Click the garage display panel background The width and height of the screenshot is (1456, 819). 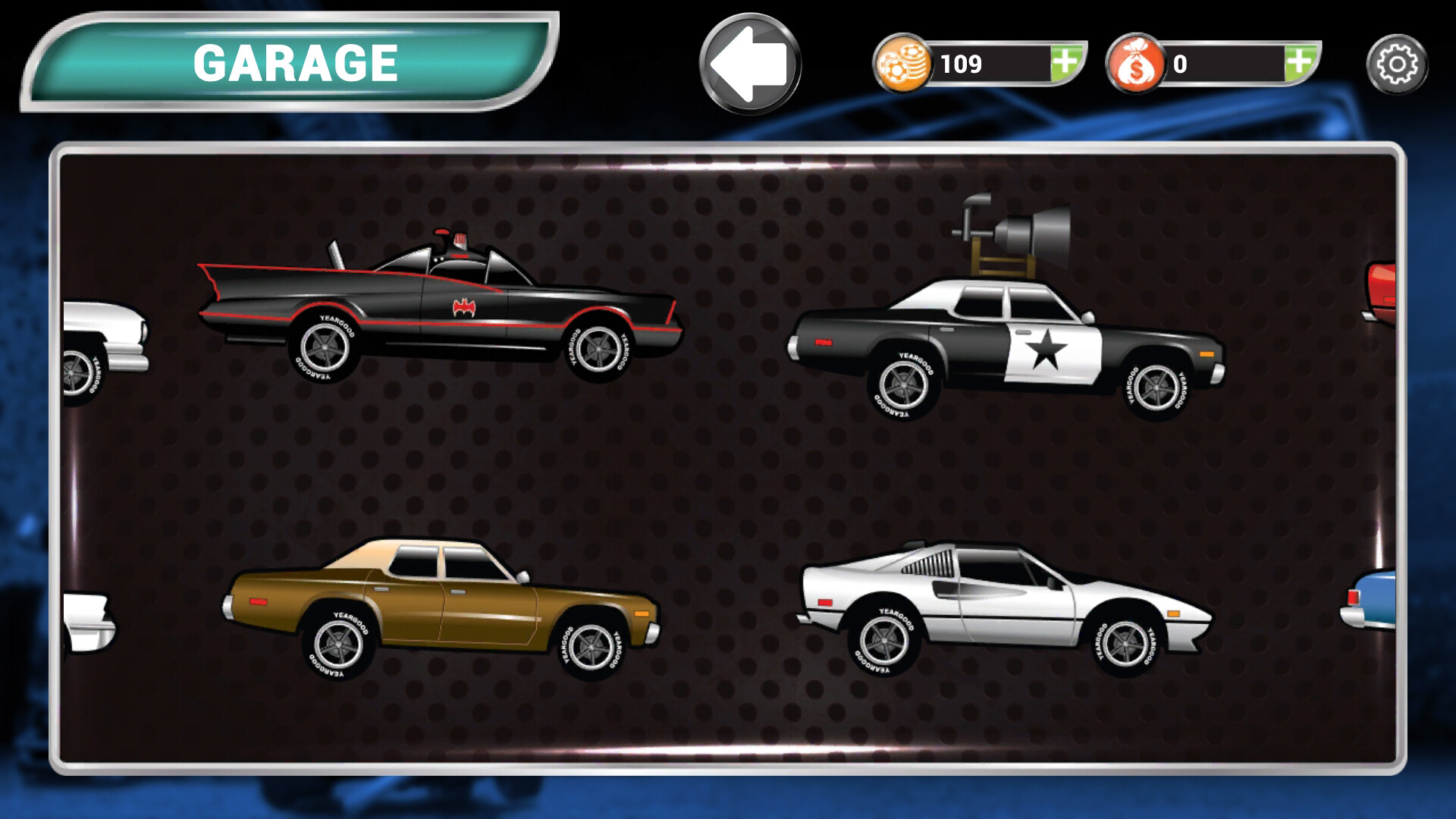728,470
